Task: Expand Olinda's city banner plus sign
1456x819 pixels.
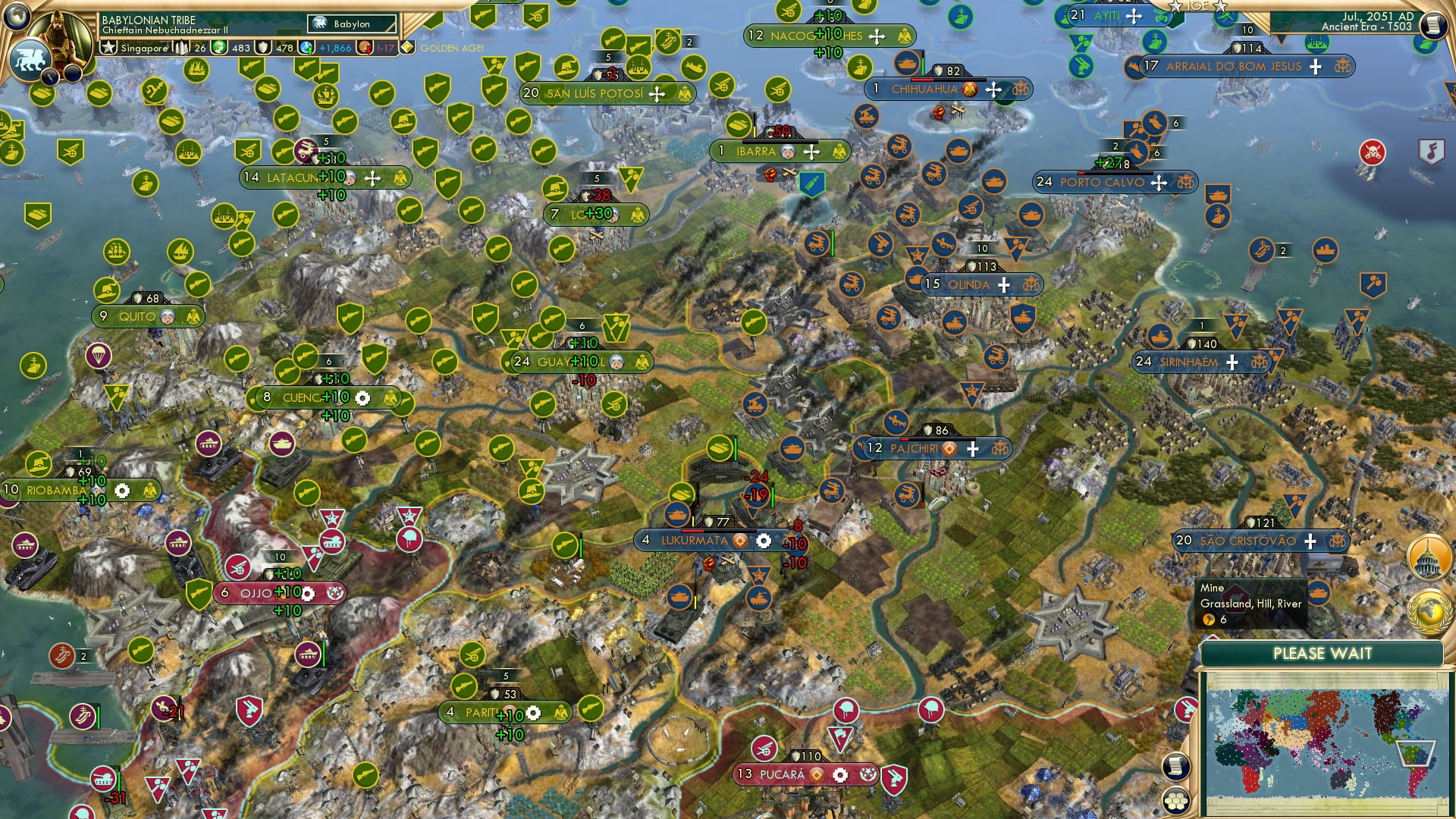Action: tap(1003, 285)
